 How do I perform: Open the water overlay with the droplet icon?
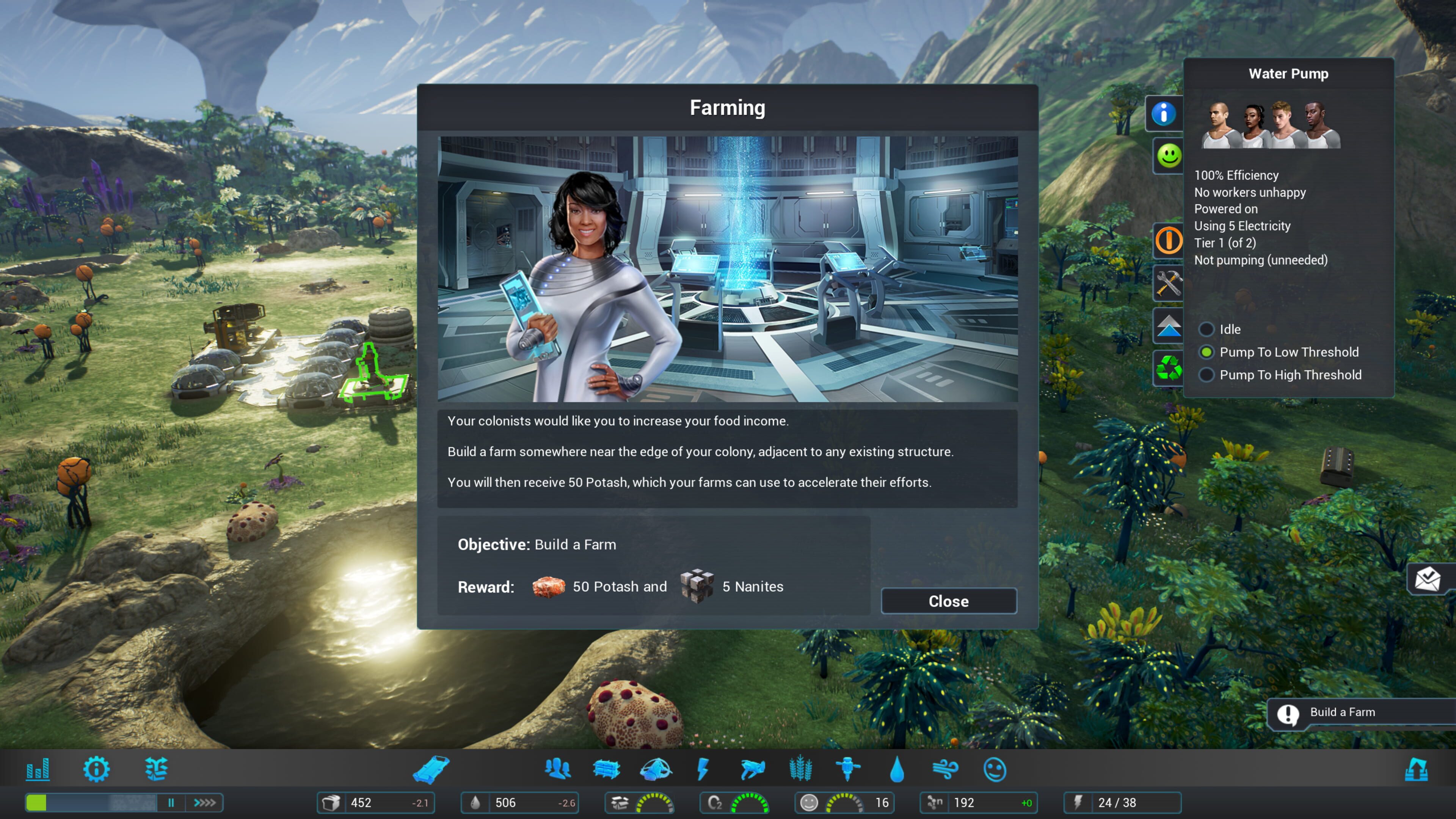(x=897, y=769)
